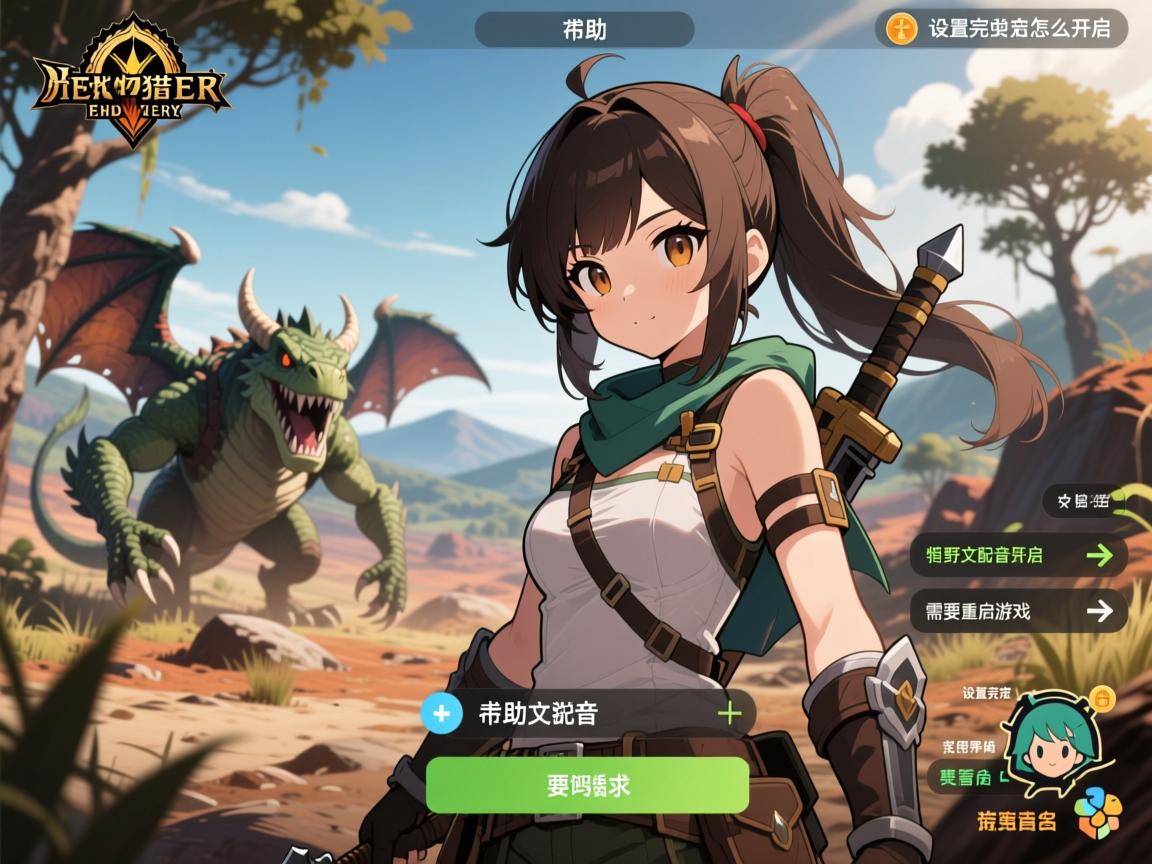Click the small dark pill with green text

963,777
